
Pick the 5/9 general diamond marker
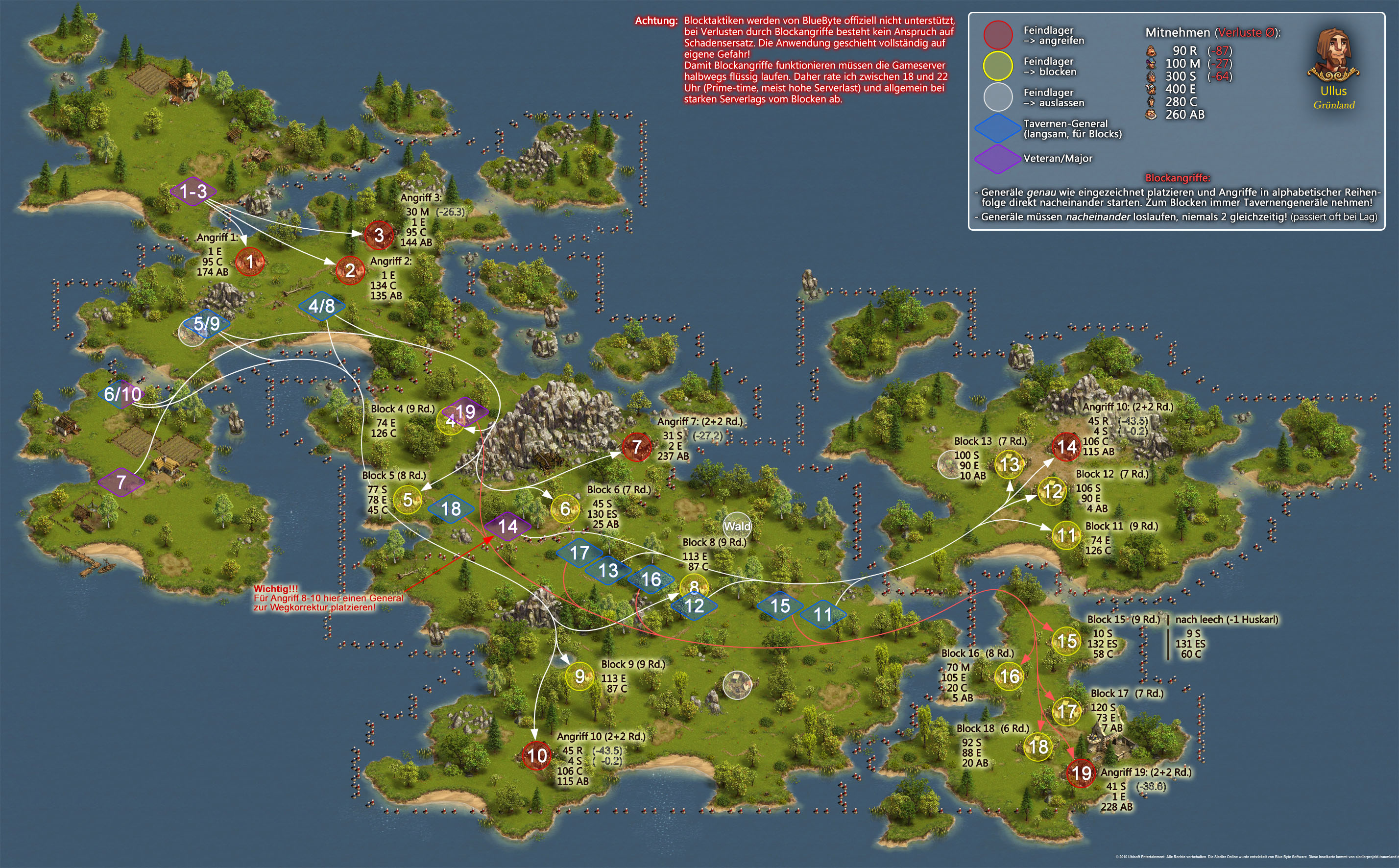(207, 324)
